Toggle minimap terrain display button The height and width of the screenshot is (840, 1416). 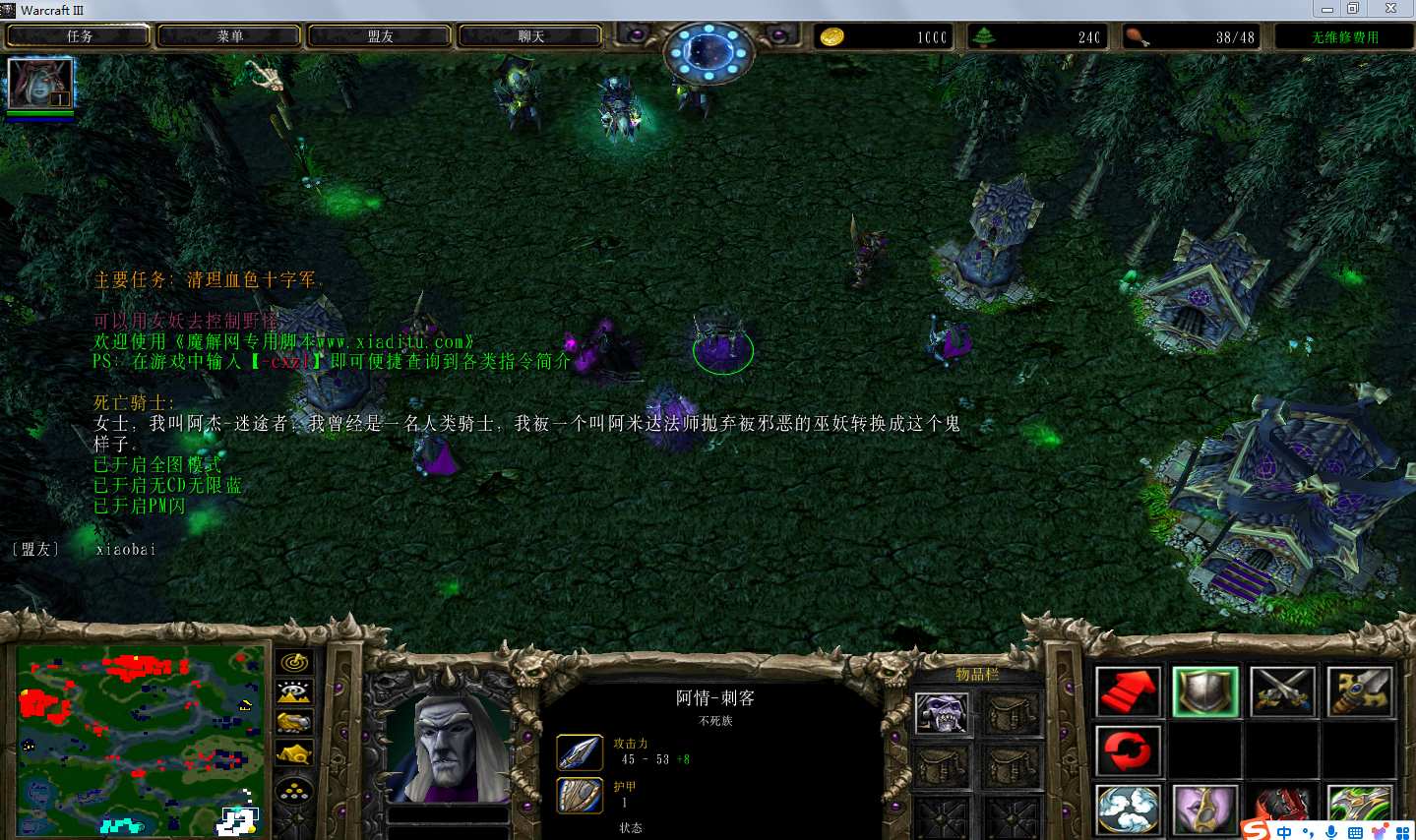[294, 693]
